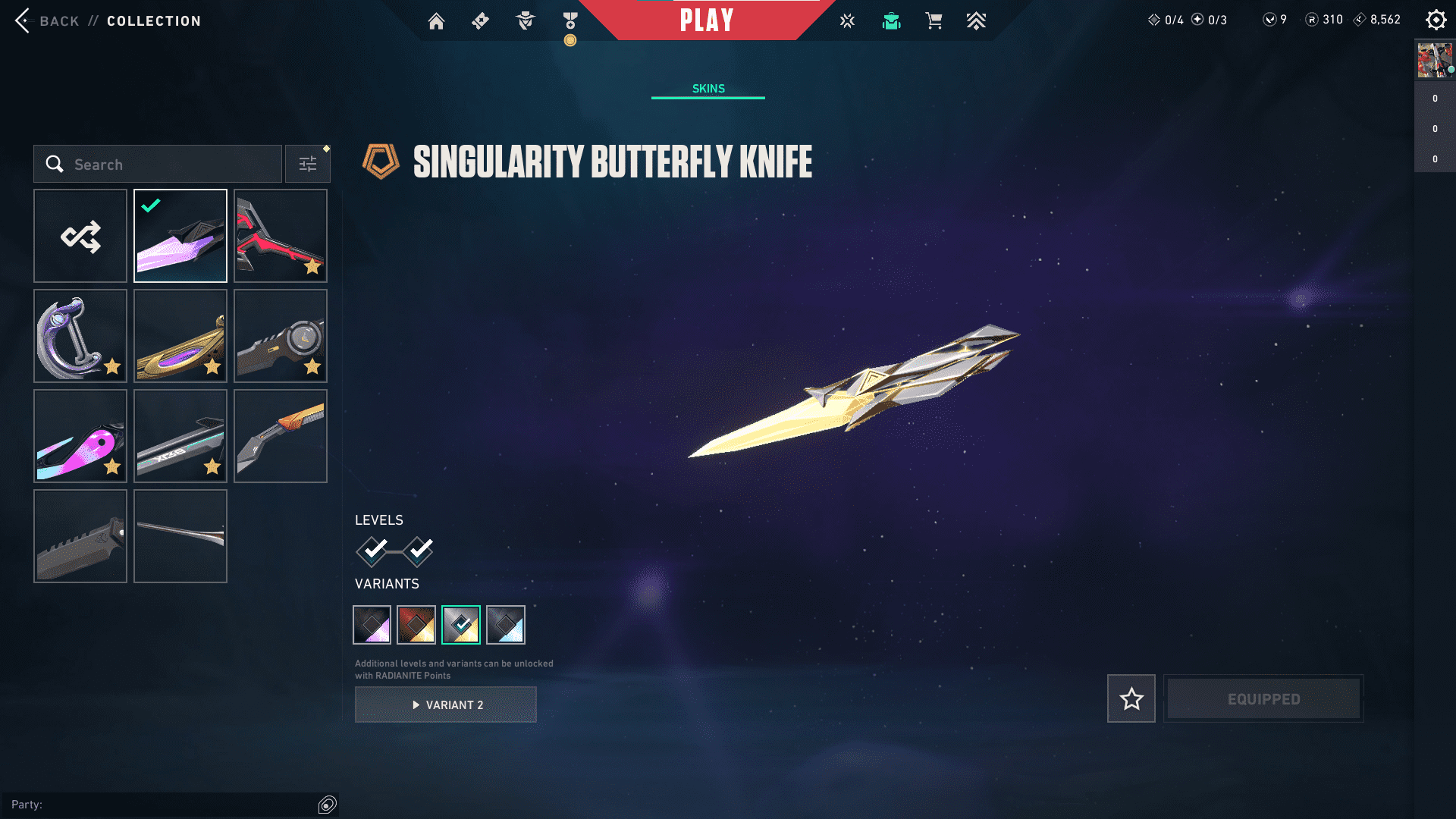
Task: Click the EQUIPPED button
Action: (1263, 698)
